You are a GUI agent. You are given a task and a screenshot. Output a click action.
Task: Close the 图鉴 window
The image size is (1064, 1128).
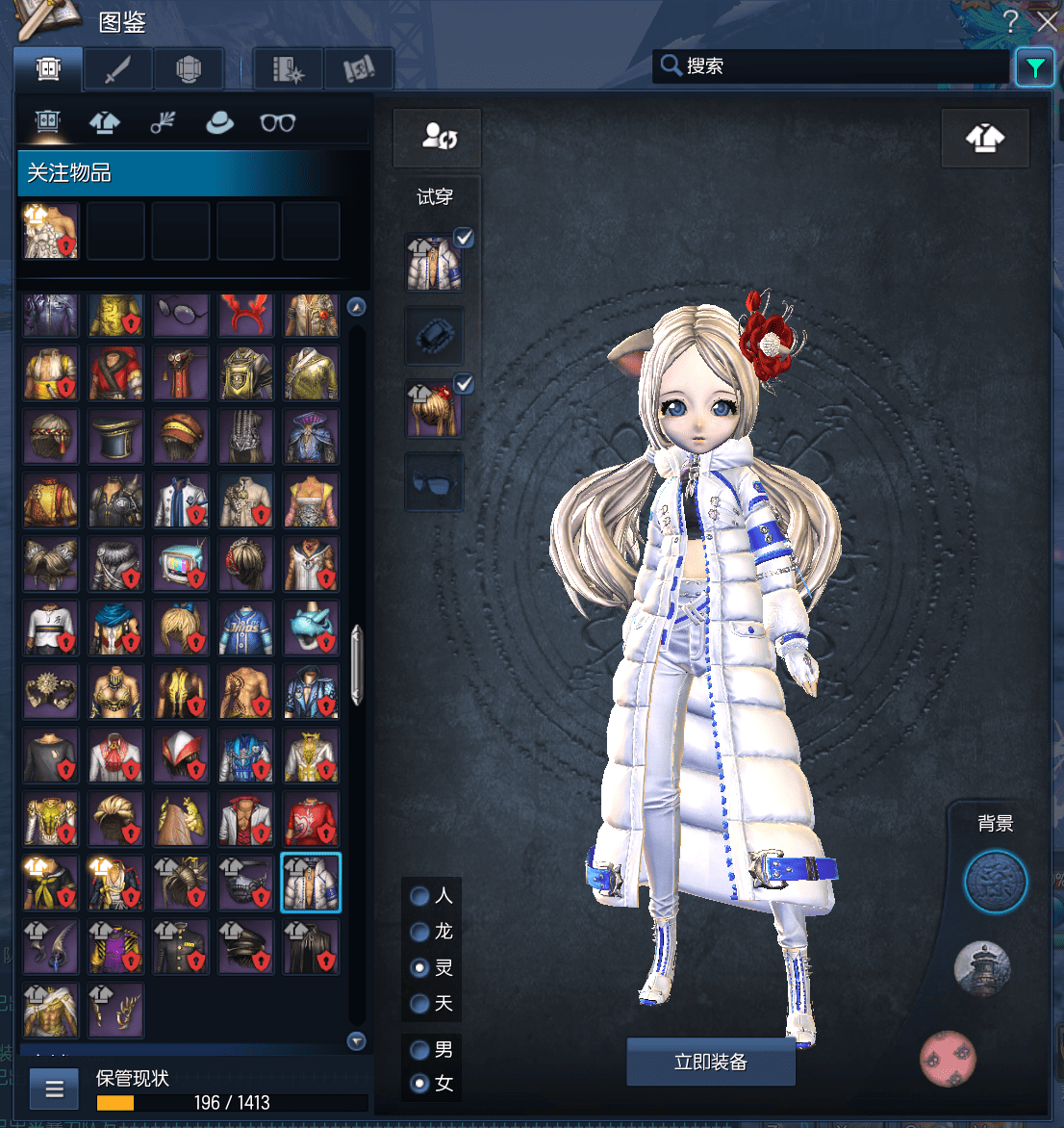1047,21
